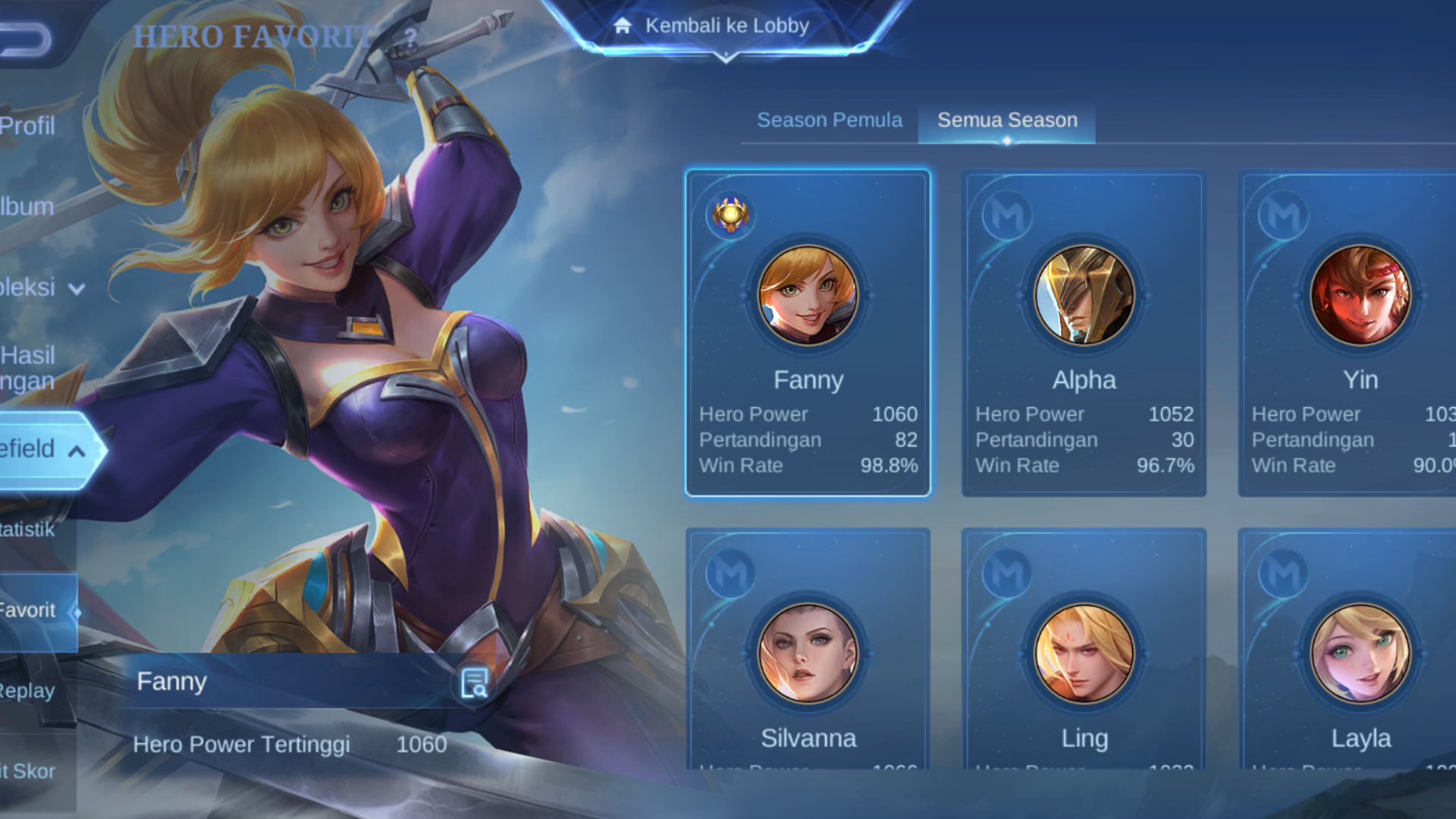Screen dimensions: 1456x819
Task: Switch to the Season Pemula tab
Action: coord(830,120)
